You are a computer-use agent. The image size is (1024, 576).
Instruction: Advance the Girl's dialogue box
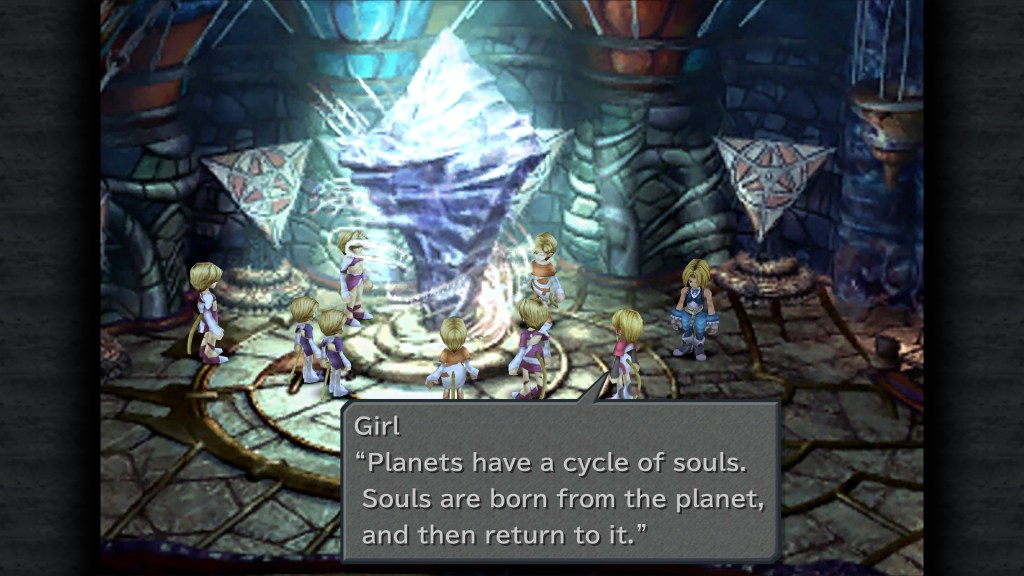pyautogui.click(x=560, y=482)
